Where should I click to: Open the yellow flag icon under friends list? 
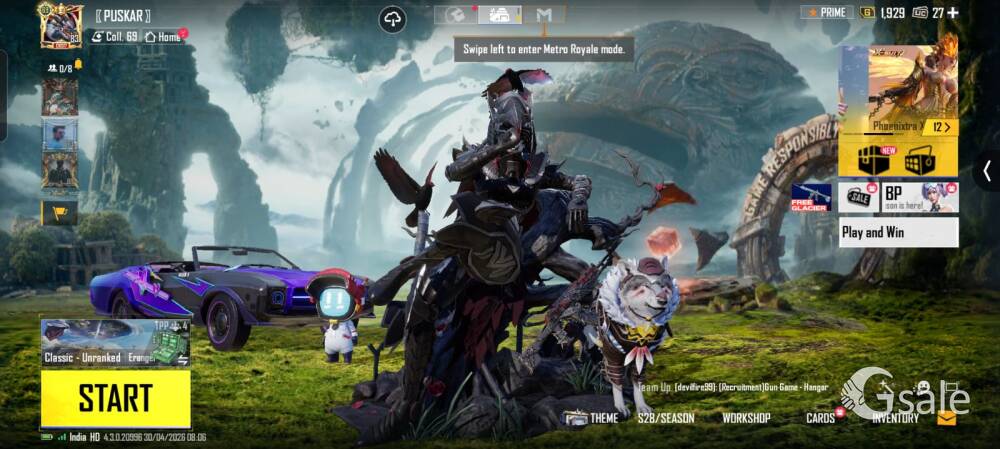pos(59,212)
